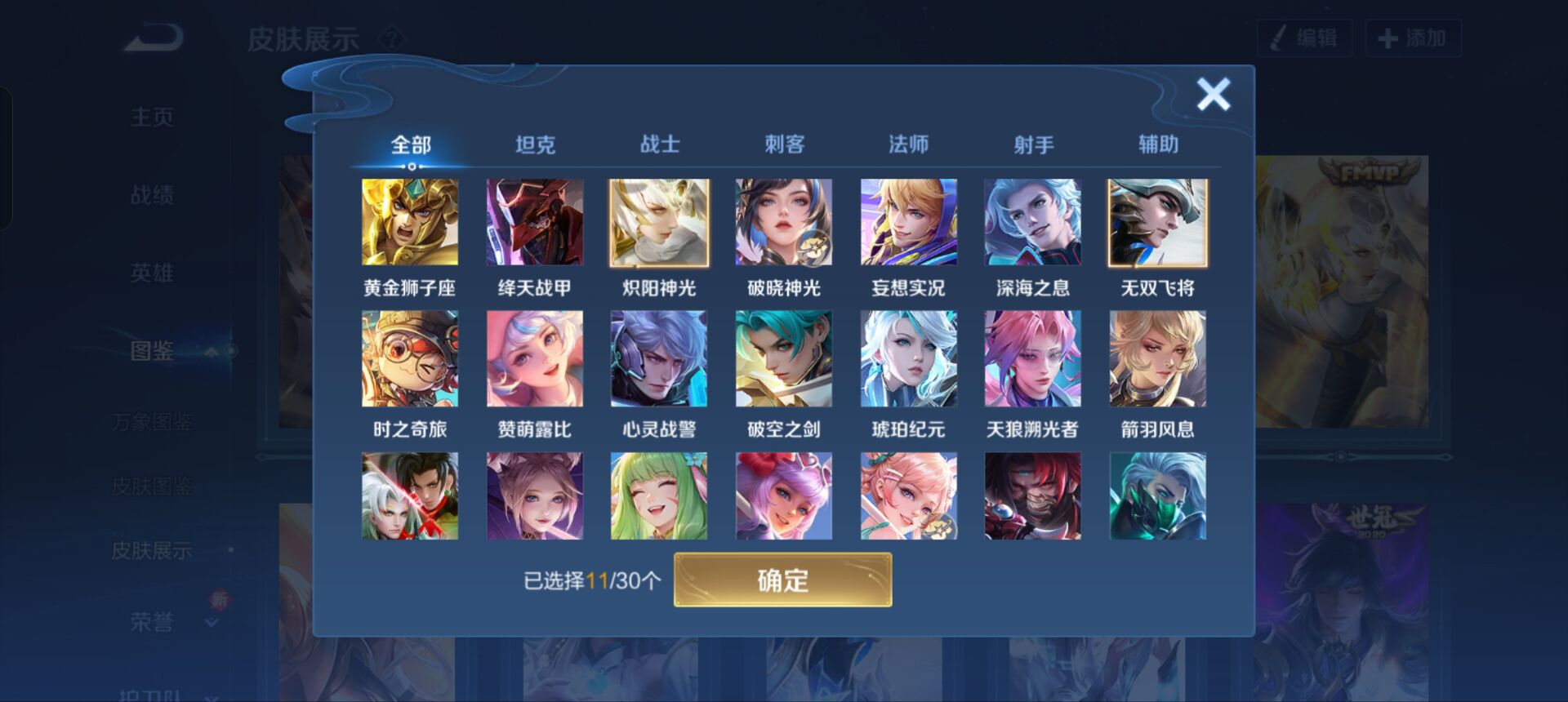Switch to the 坦克 category tab

point(535,143)
